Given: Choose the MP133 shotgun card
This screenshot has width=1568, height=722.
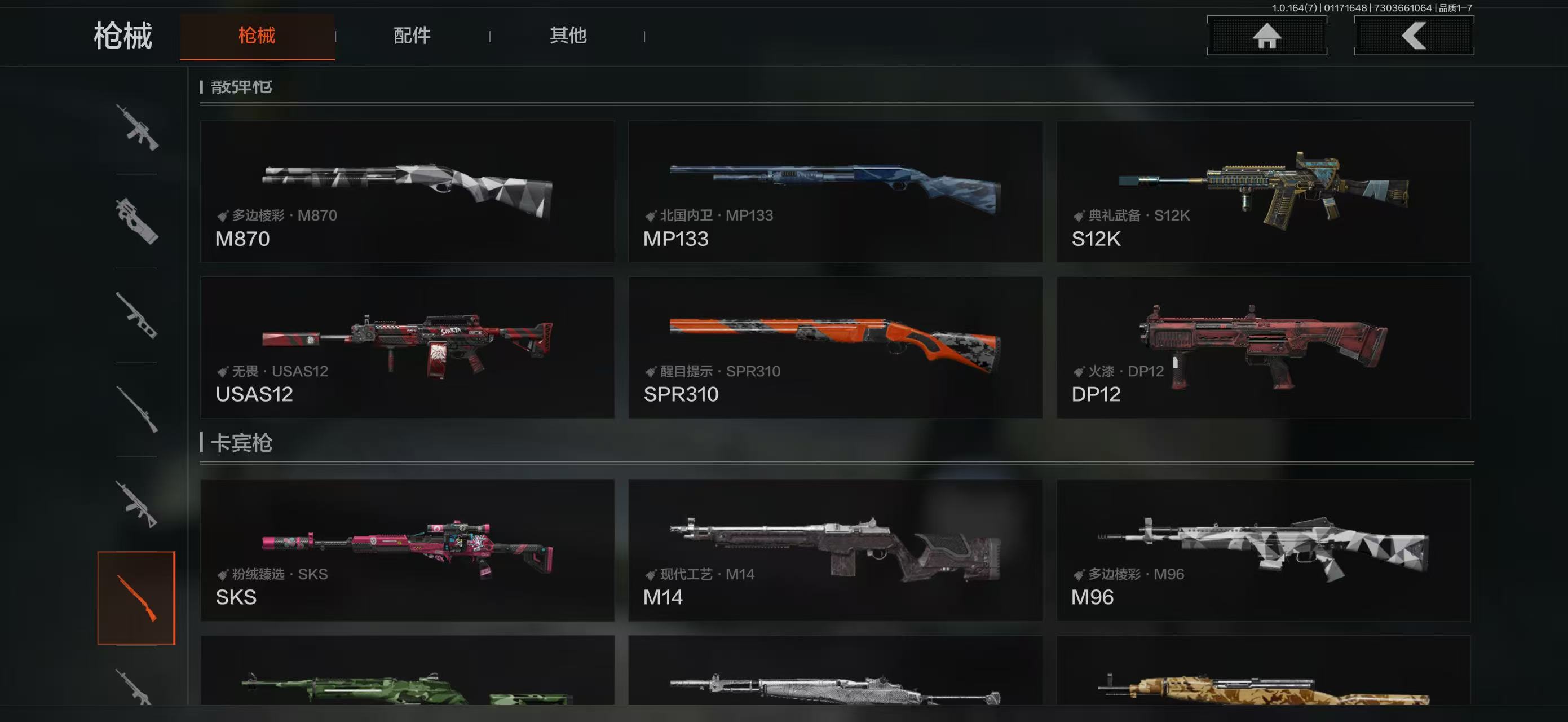Looking at the screenshot, I should click(835, 191).
